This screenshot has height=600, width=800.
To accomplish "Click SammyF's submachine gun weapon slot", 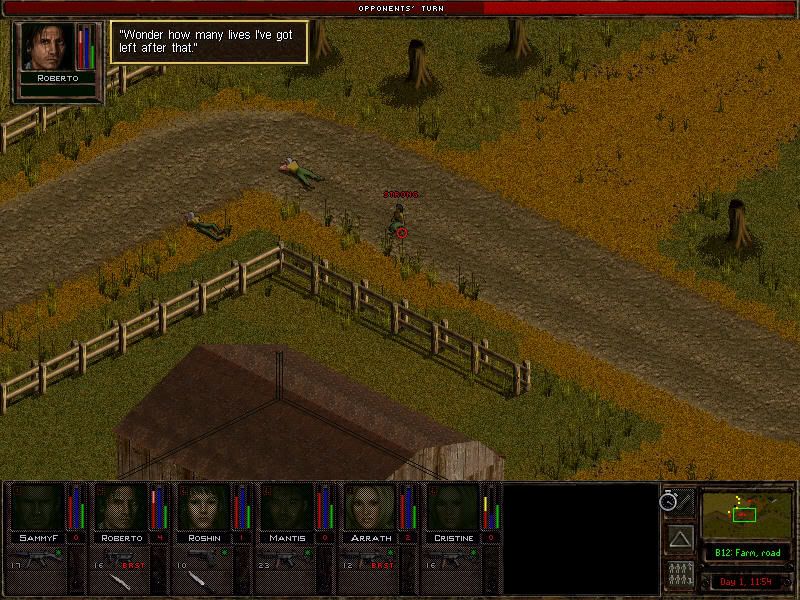I will coord(36,555).
